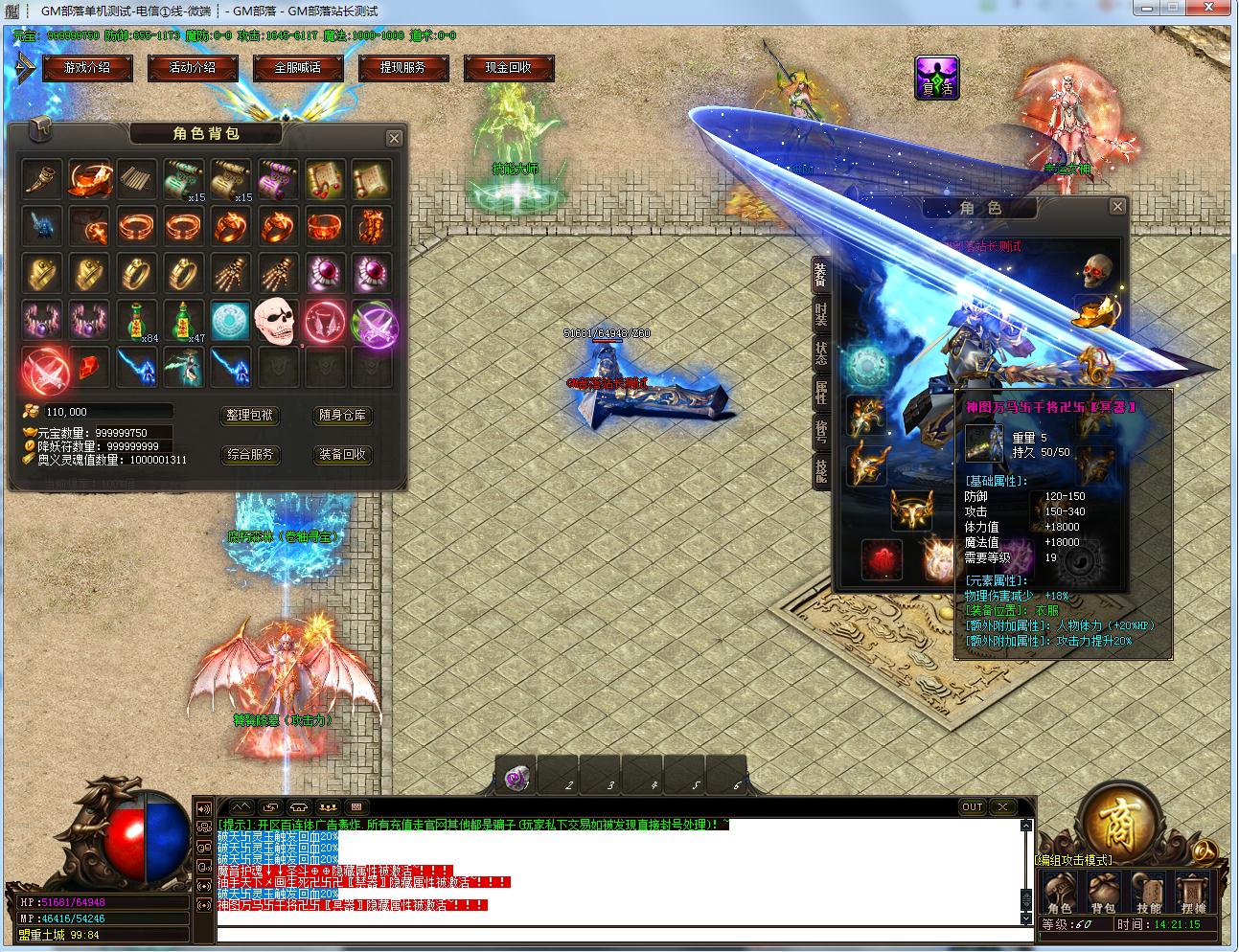
Task: Close the 角色背包 inventory window
Action: point(394,139)
